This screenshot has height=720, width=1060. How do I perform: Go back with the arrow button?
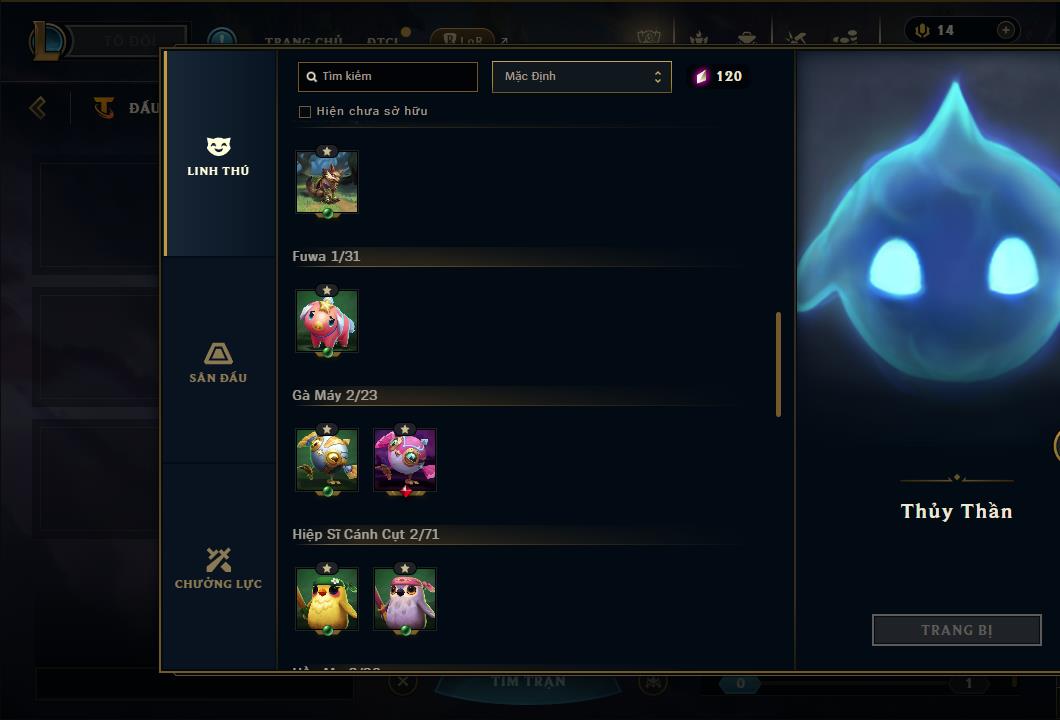(x=38, y=107)
